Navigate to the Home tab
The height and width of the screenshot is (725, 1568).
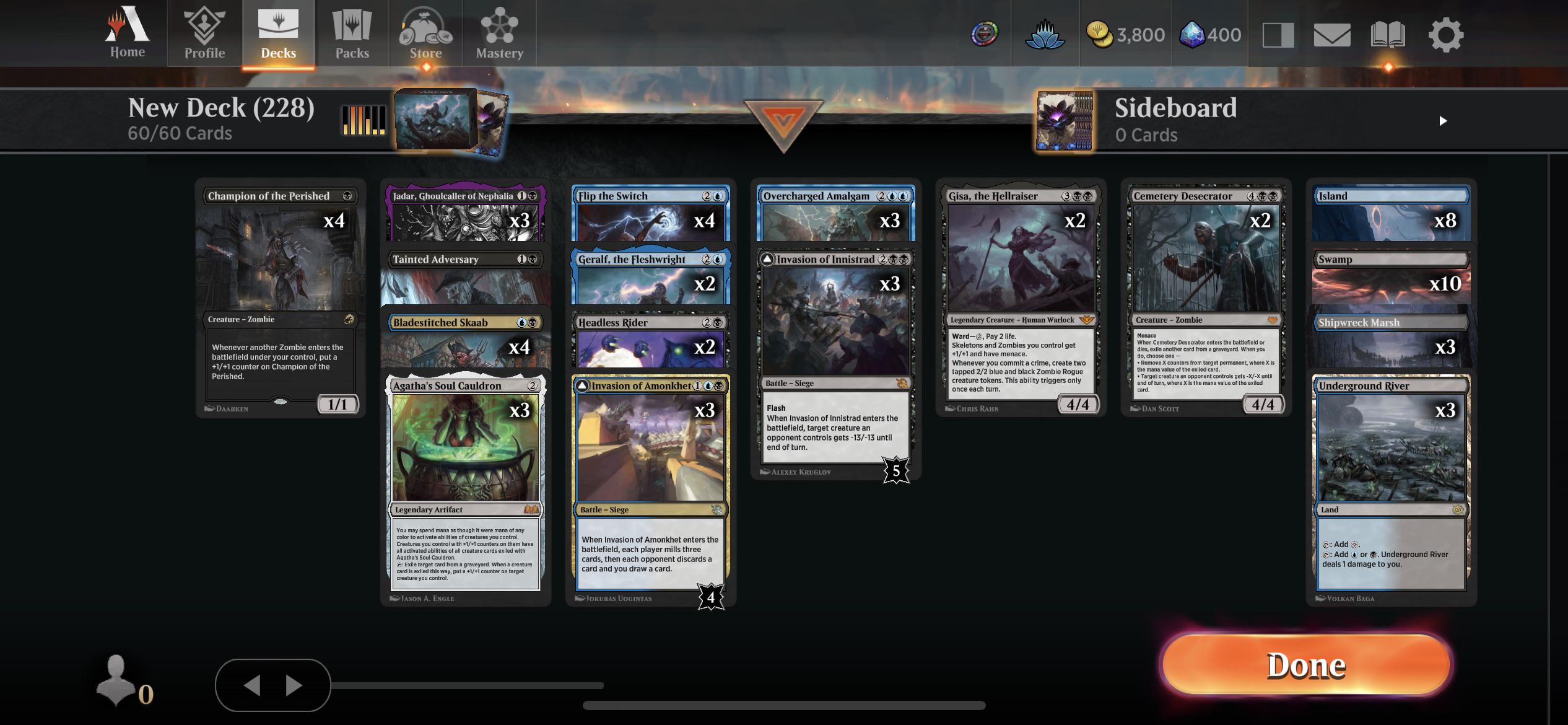[126, 34]
